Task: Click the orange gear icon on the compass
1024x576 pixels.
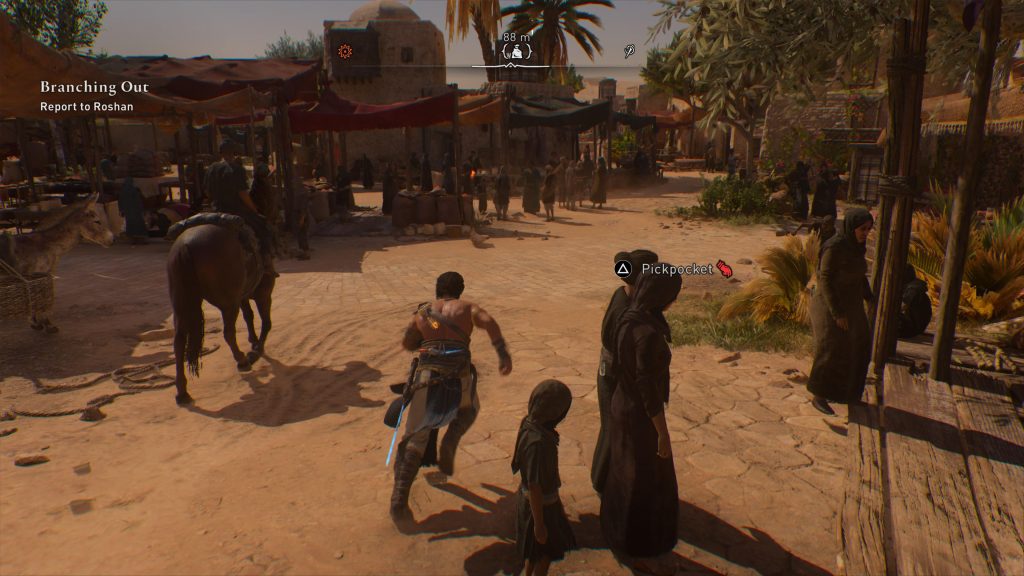Action: (345, 51)
